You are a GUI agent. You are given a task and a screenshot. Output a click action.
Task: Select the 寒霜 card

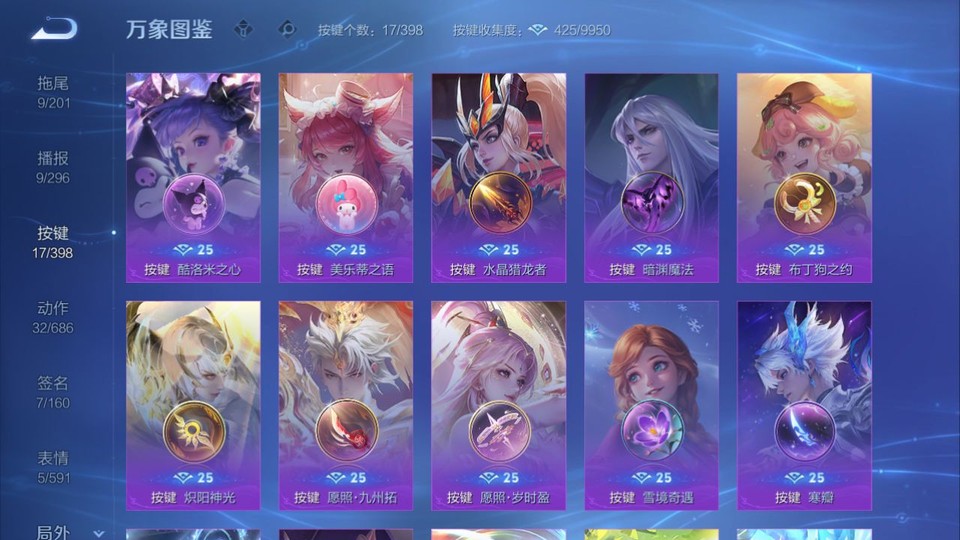coord(804,405)
